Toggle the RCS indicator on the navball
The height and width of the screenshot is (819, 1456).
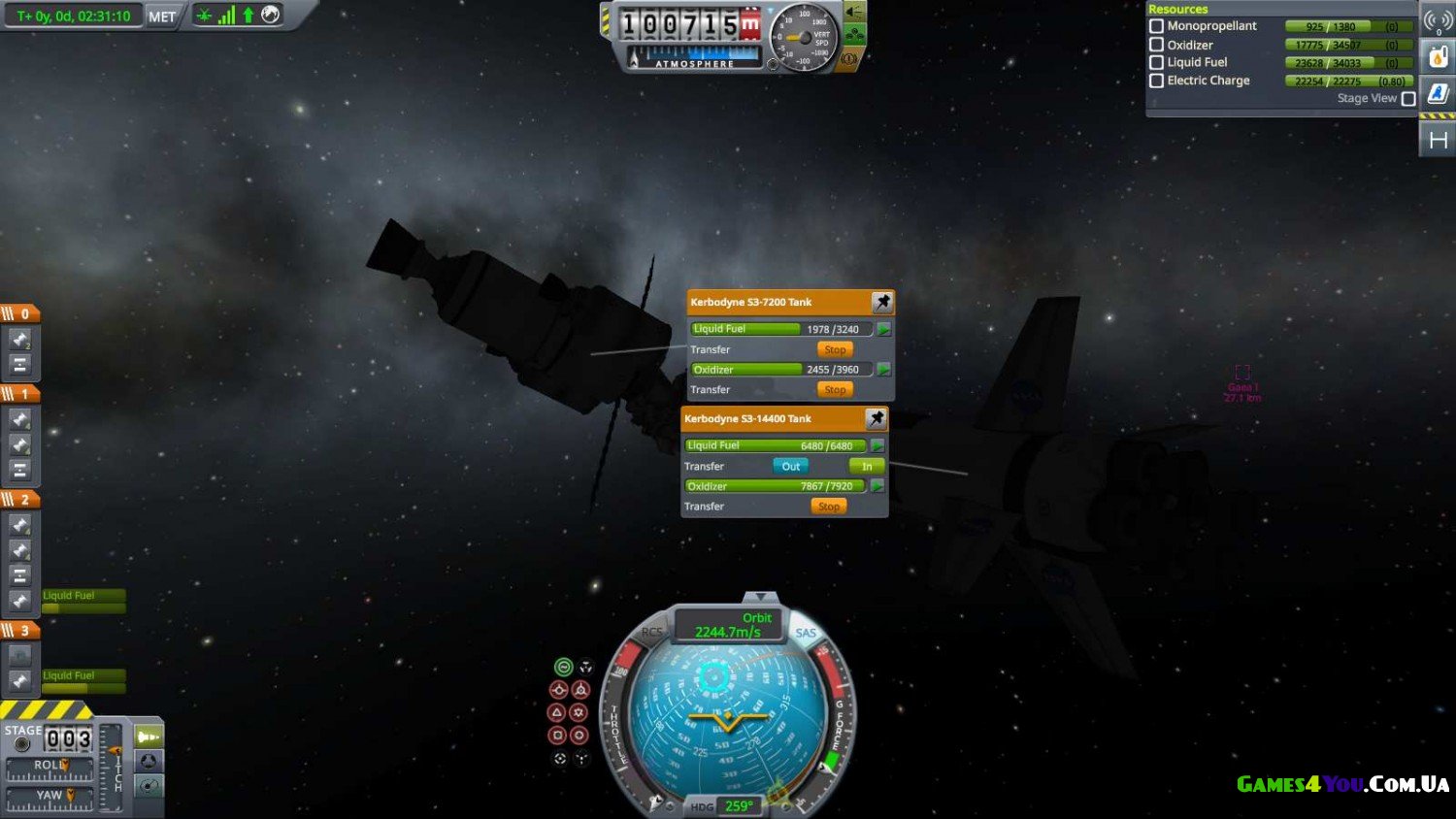(x=651, y=632)
